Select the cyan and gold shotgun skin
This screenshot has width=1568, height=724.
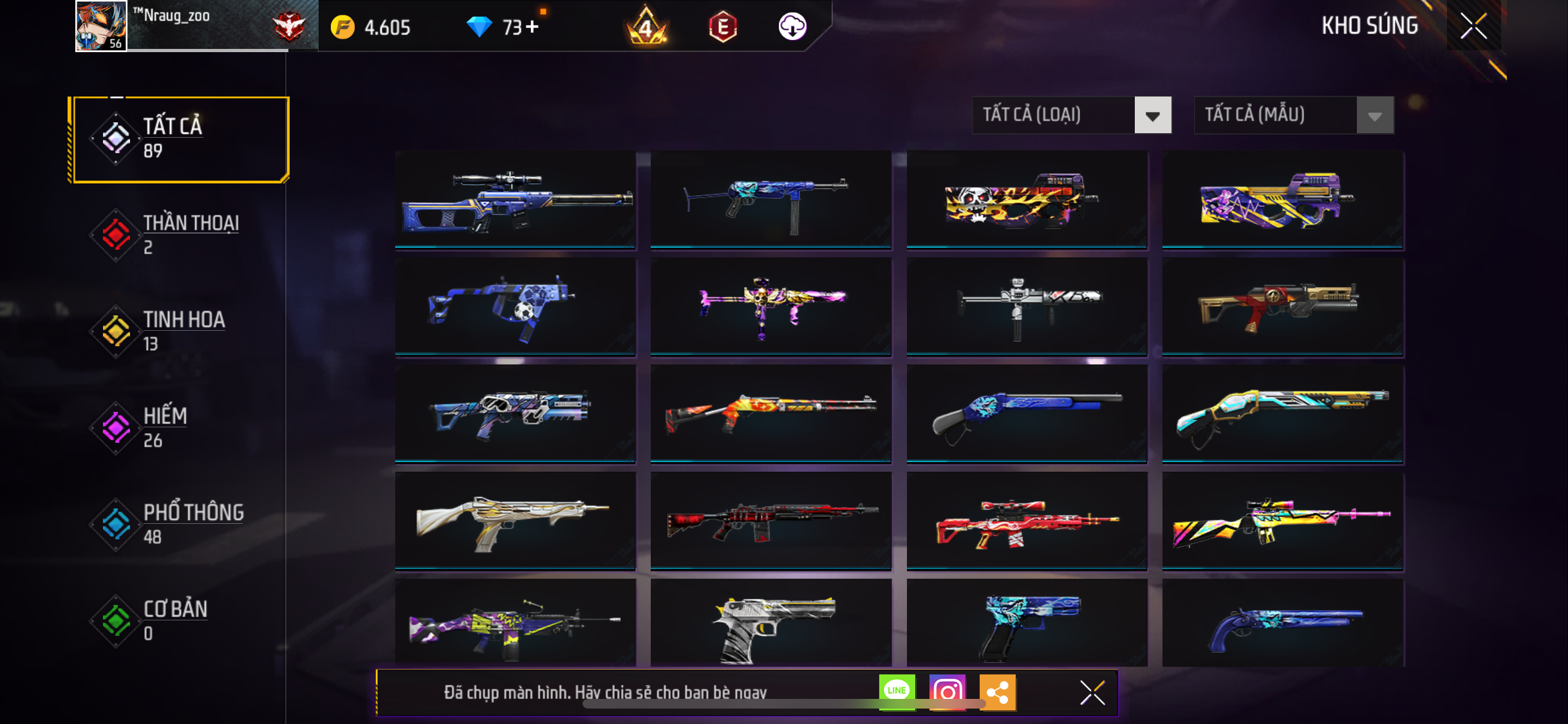coord(1282,413)
